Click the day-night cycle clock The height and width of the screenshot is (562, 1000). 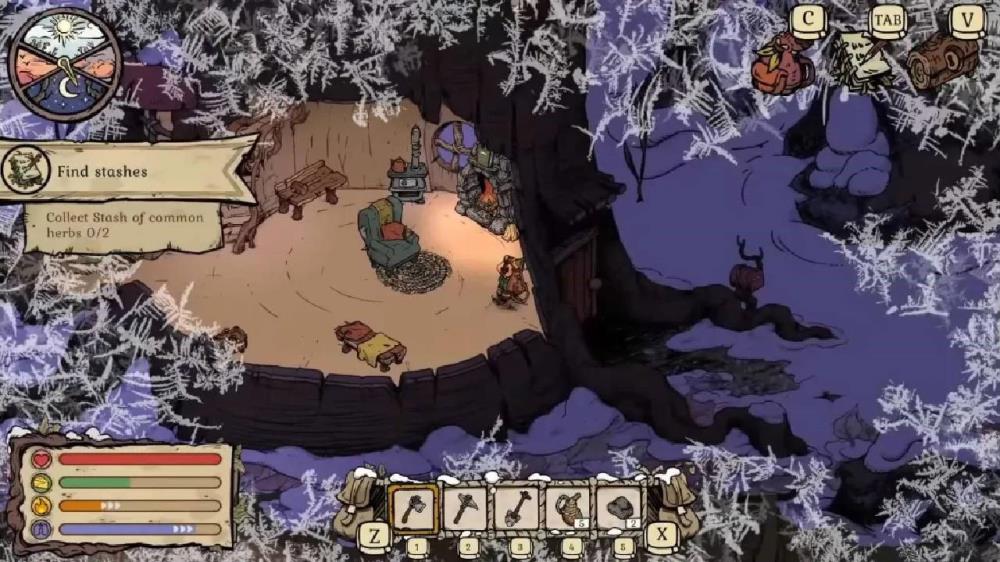point(64,65)
